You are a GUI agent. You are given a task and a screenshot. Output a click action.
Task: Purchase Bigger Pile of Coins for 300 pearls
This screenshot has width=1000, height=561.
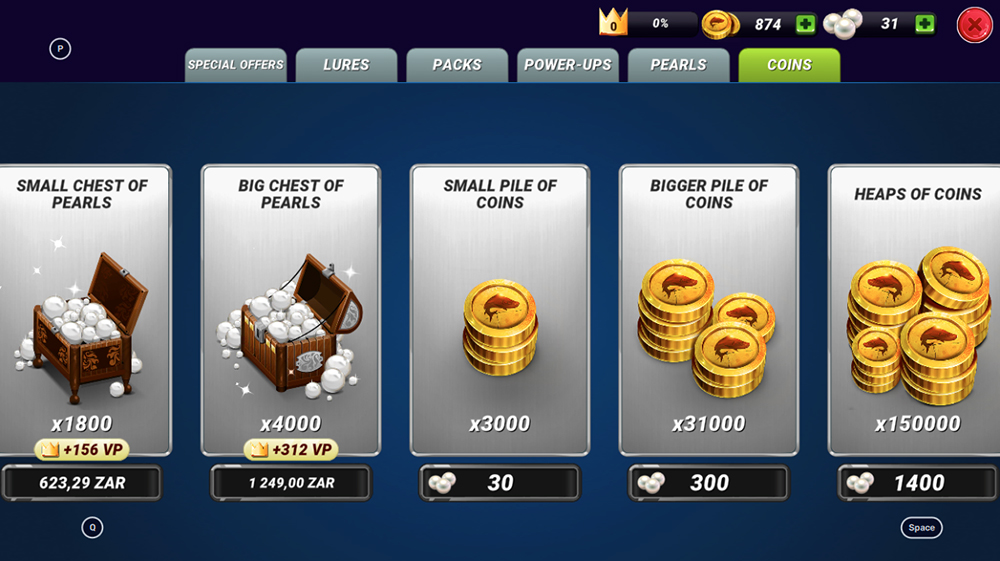pyautogui.click(x=709, y=483)
